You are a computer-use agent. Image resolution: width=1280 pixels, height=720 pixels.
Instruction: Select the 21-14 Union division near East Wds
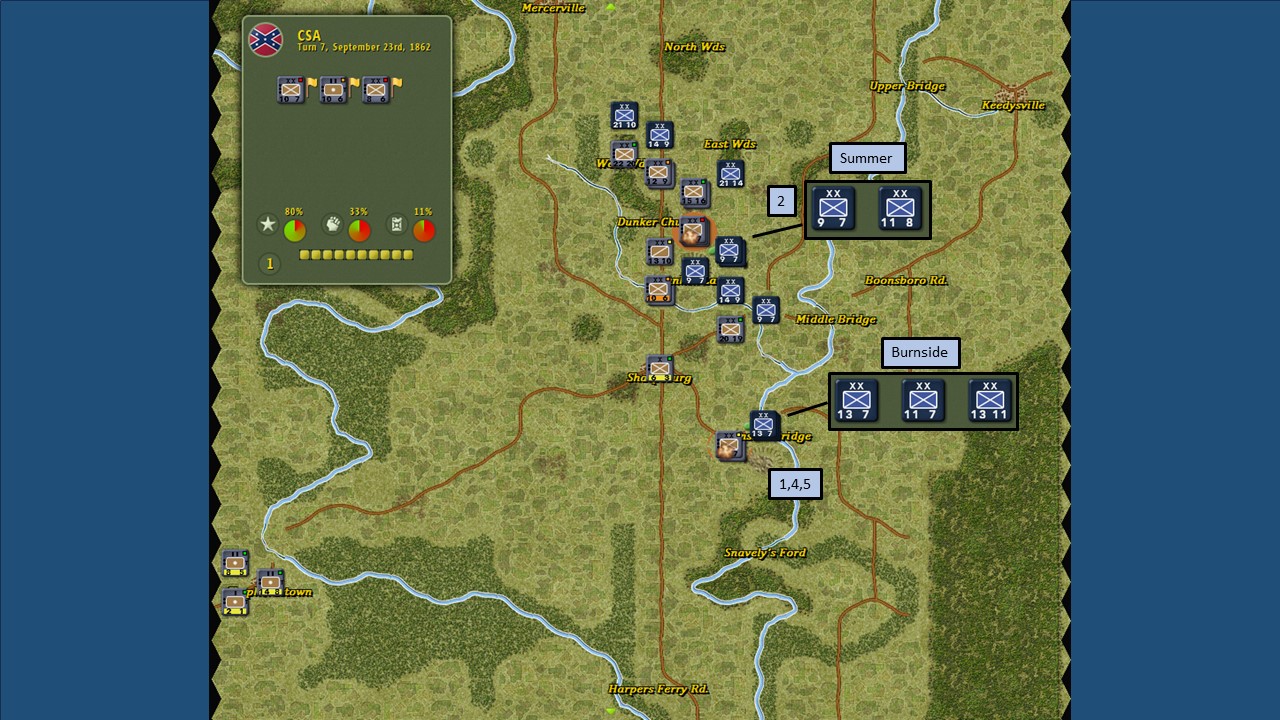tap(729, 174)
